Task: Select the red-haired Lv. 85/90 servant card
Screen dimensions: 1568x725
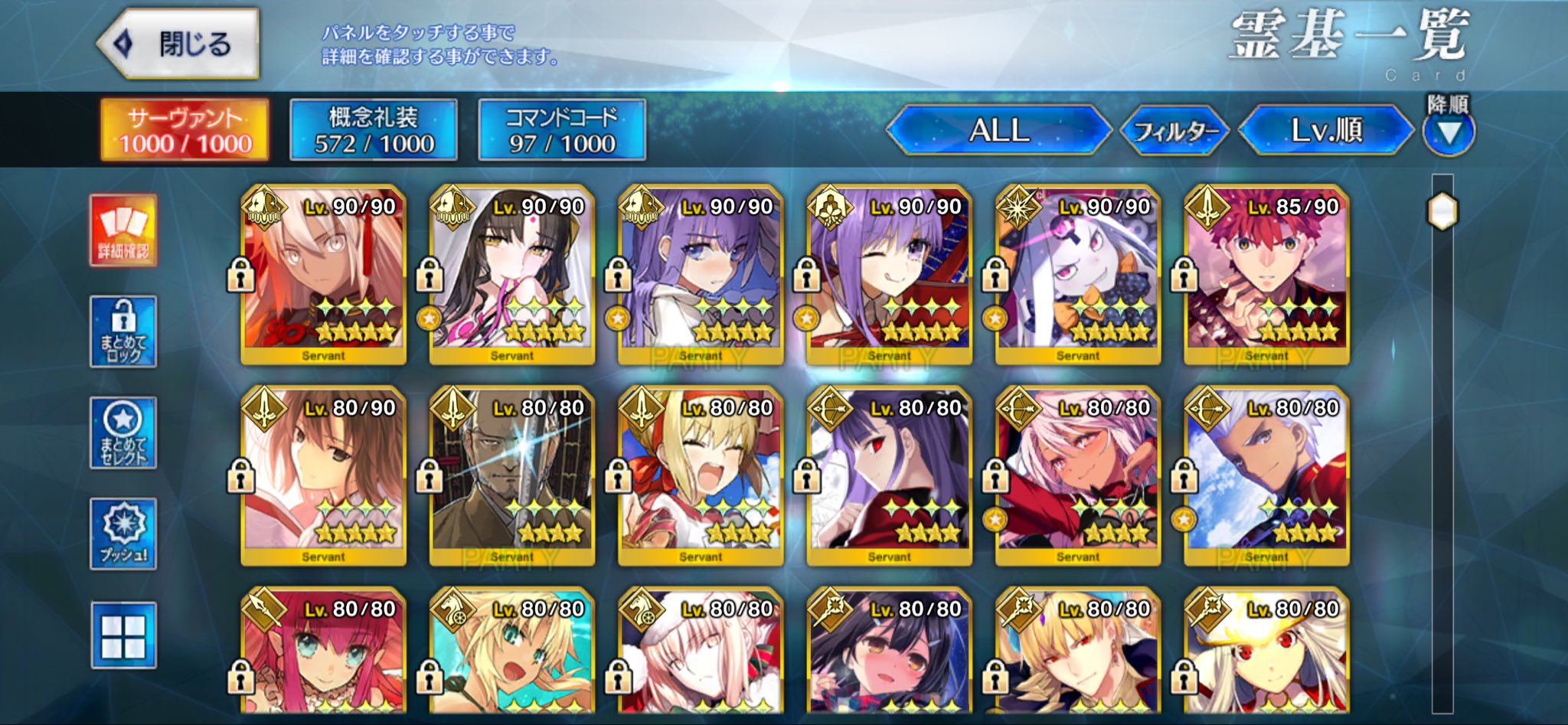Action: coord(1266,274)
